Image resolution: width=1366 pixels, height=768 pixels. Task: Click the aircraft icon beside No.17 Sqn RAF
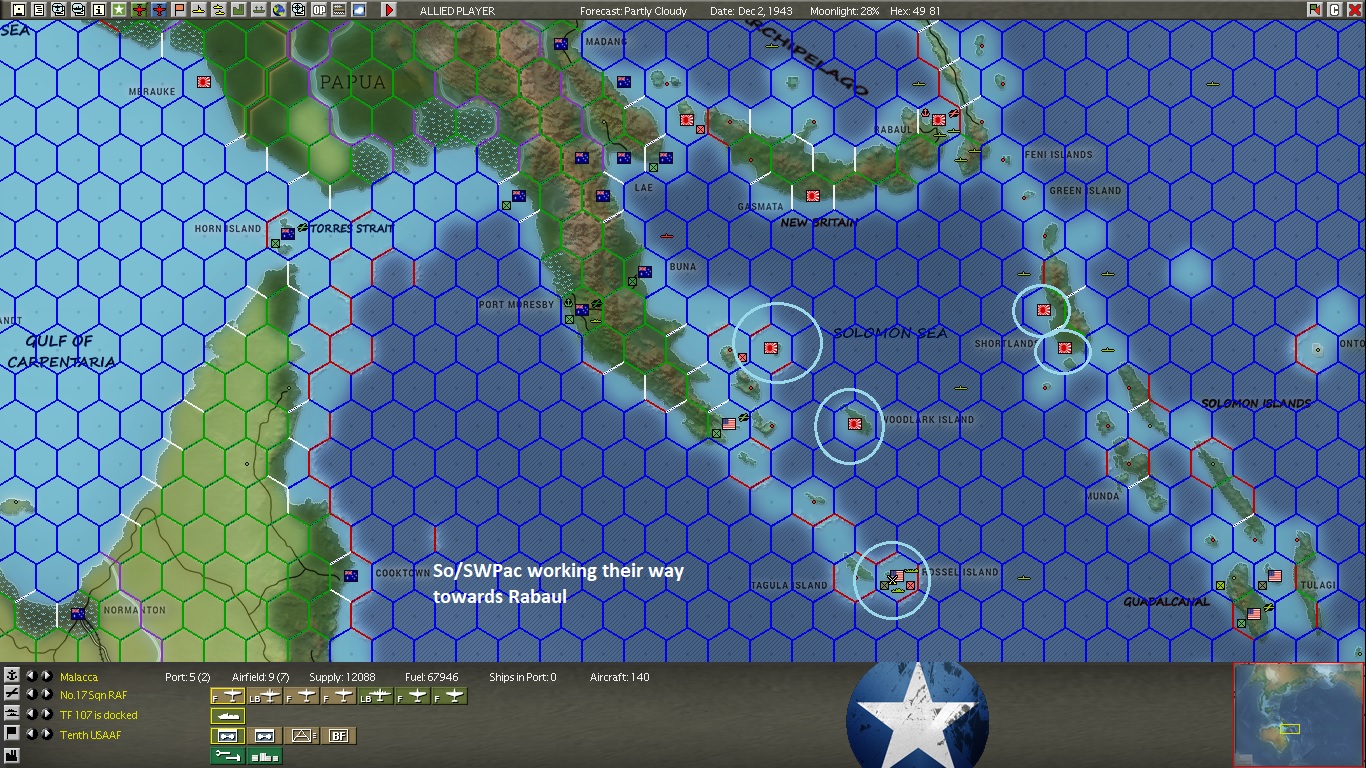click(11, 695)
